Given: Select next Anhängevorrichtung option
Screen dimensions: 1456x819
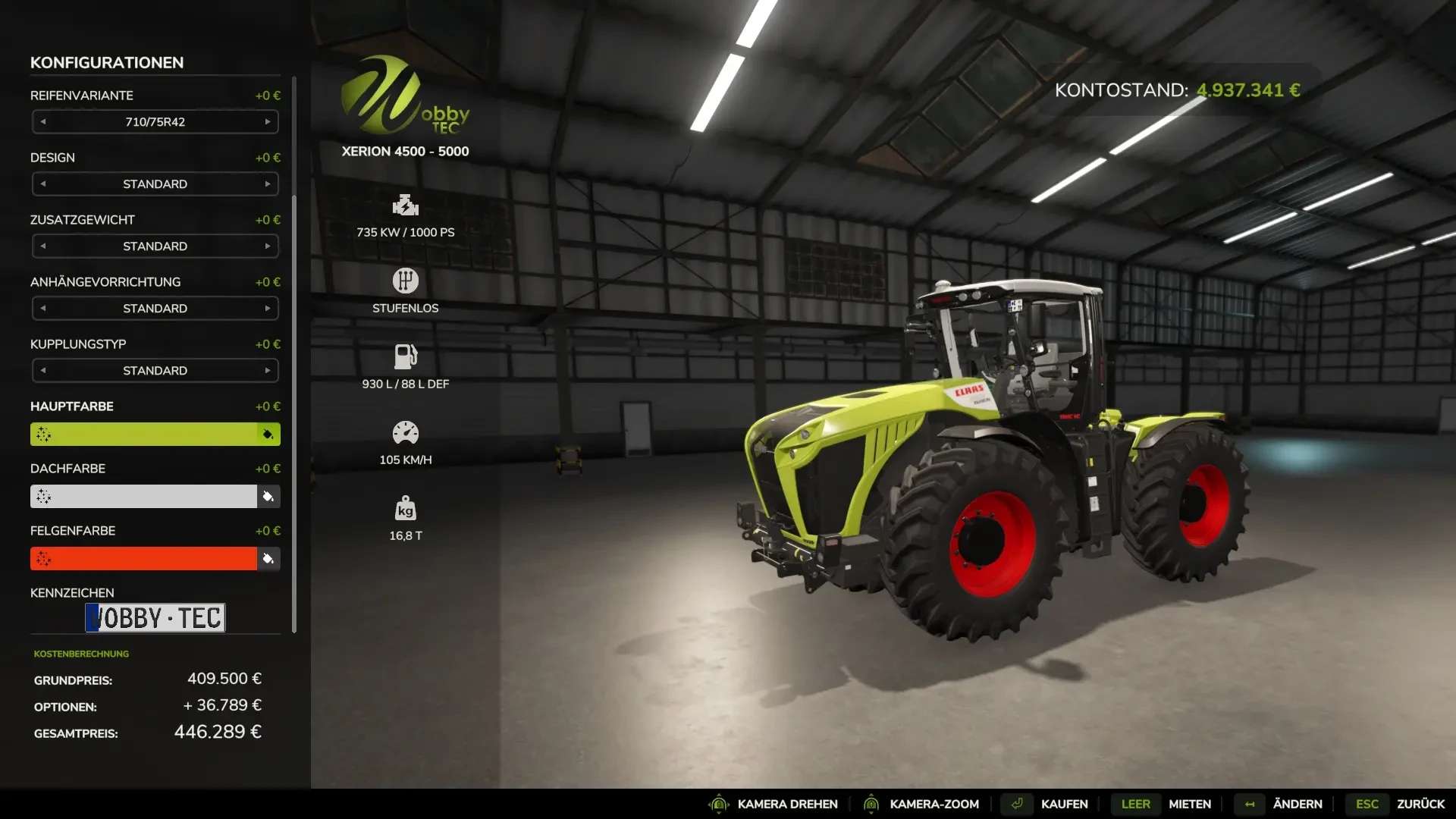Looking at the screenshot, I should (268, 308).
